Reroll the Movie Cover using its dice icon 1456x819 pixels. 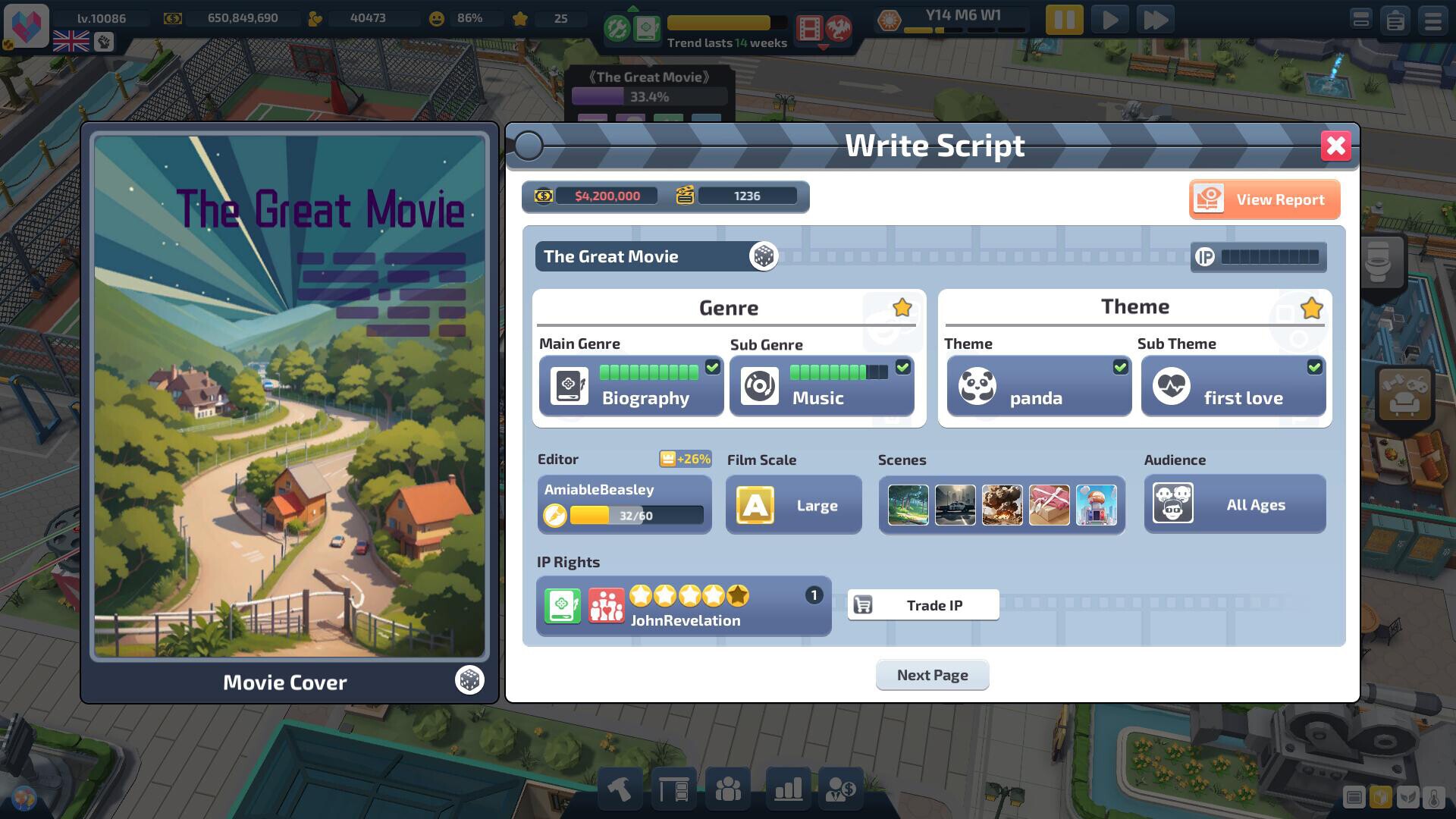[x=469, y=680]
